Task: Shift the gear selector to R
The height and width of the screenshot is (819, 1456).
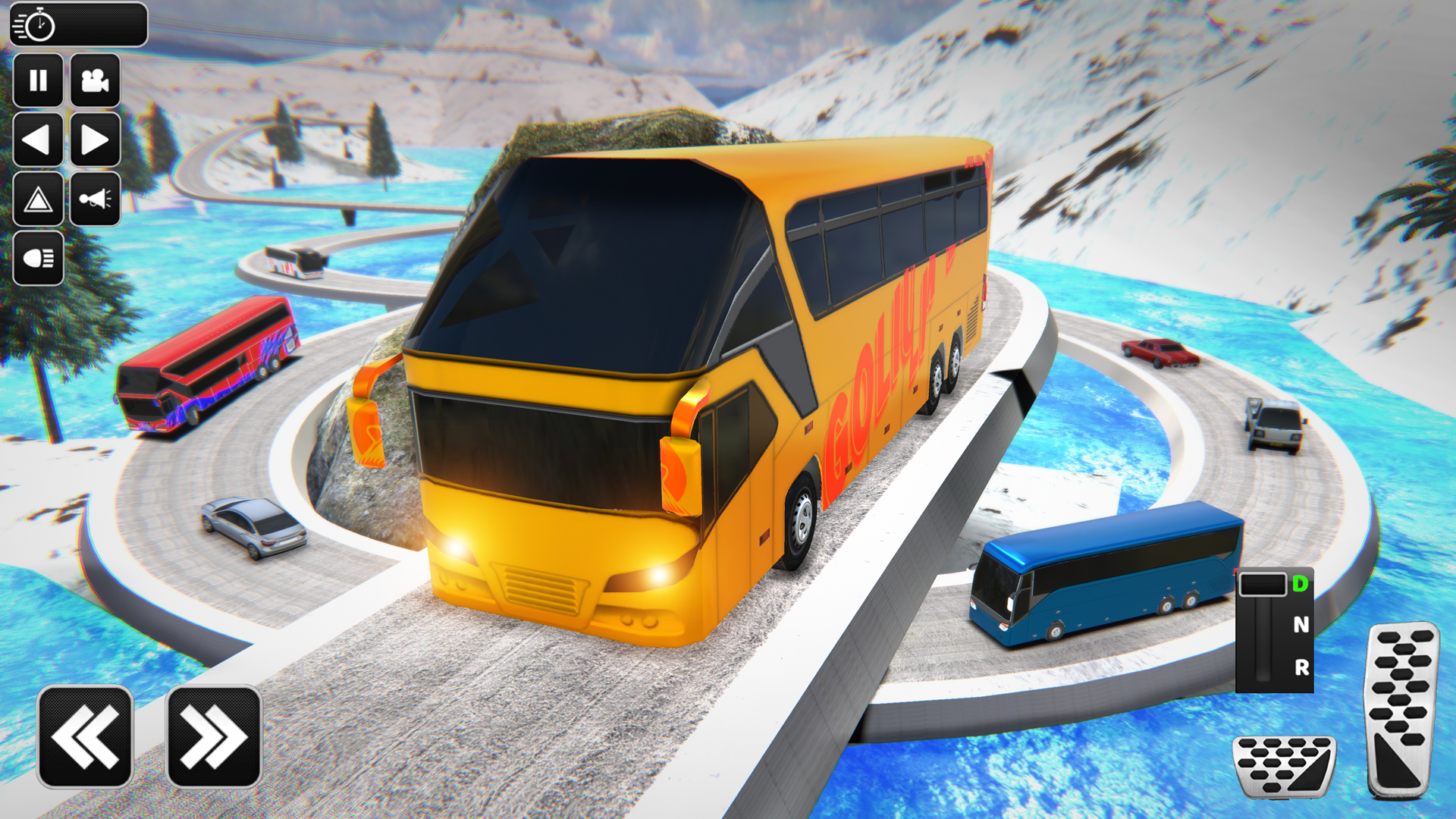Action: pos(1301,667)
